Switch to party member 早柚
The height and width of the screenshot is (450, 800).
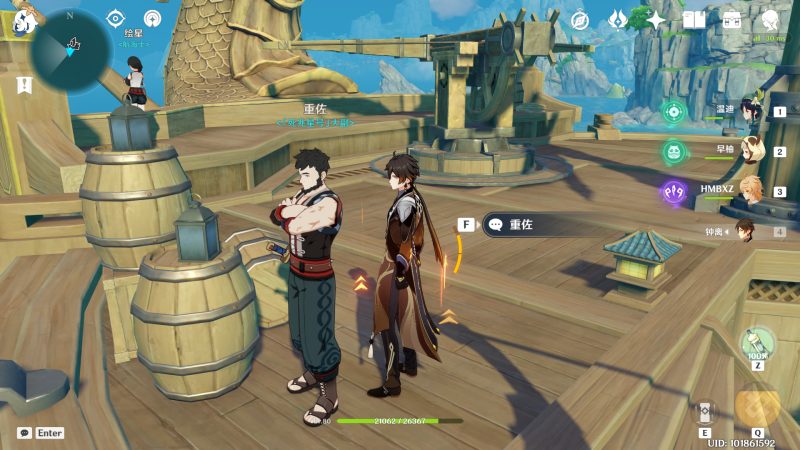(x=751, y=151)
